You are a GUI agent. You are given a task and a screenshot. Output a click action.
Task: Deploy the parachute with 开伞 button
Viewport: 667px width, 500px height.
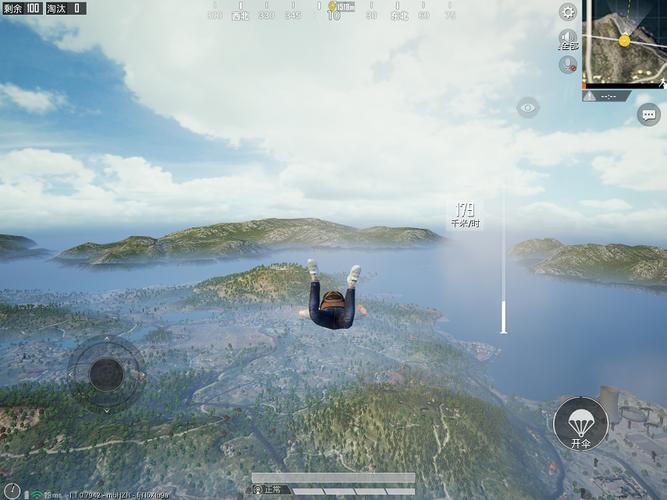tap(581, 424)
